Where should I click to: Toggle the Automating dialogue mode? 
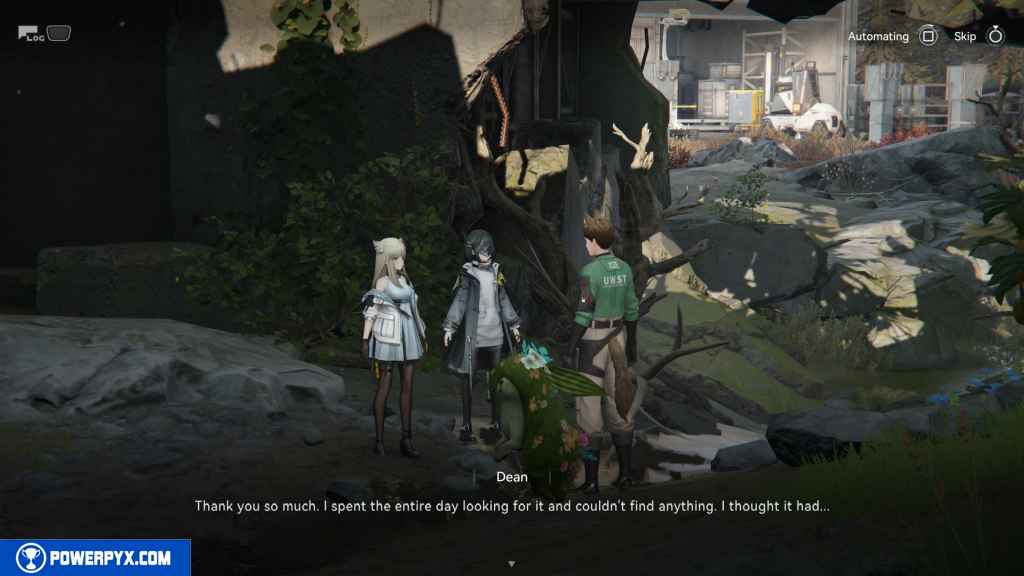(927, 37)
